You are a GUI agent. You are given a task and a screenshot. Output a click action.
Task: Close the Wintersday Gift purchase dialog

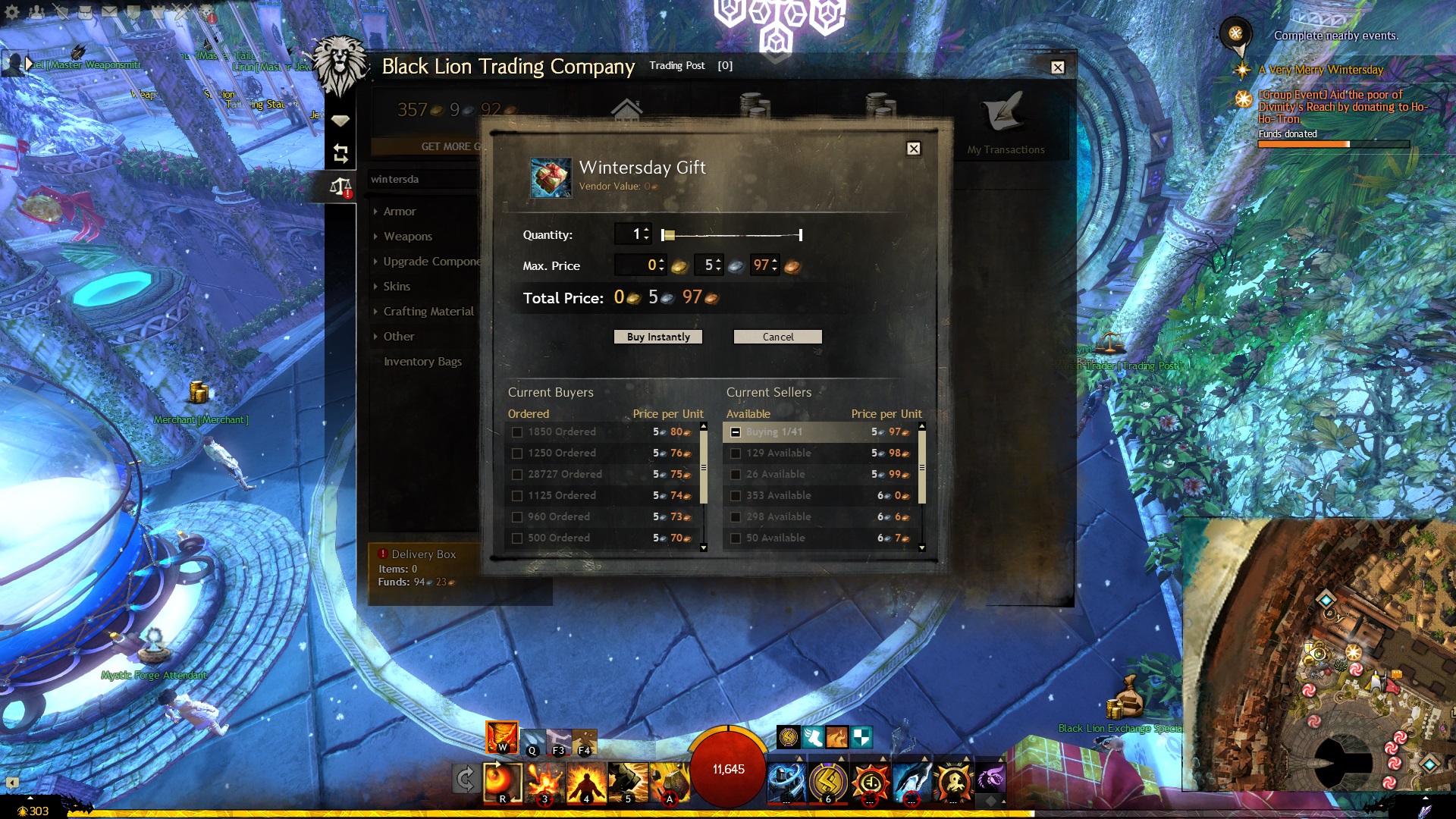tap(914, 149)
